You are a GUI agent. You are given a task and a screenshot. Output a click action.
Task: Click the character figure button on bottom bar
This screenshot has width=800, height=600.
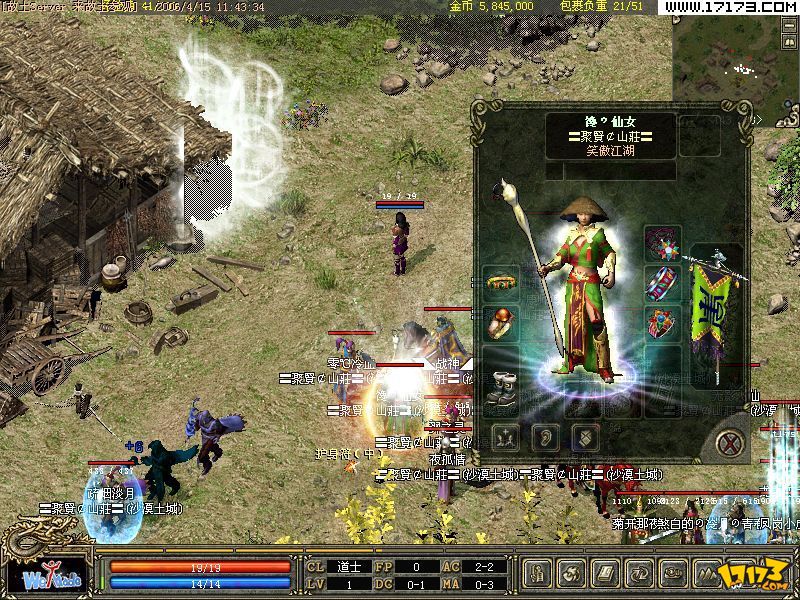point(537,574)
